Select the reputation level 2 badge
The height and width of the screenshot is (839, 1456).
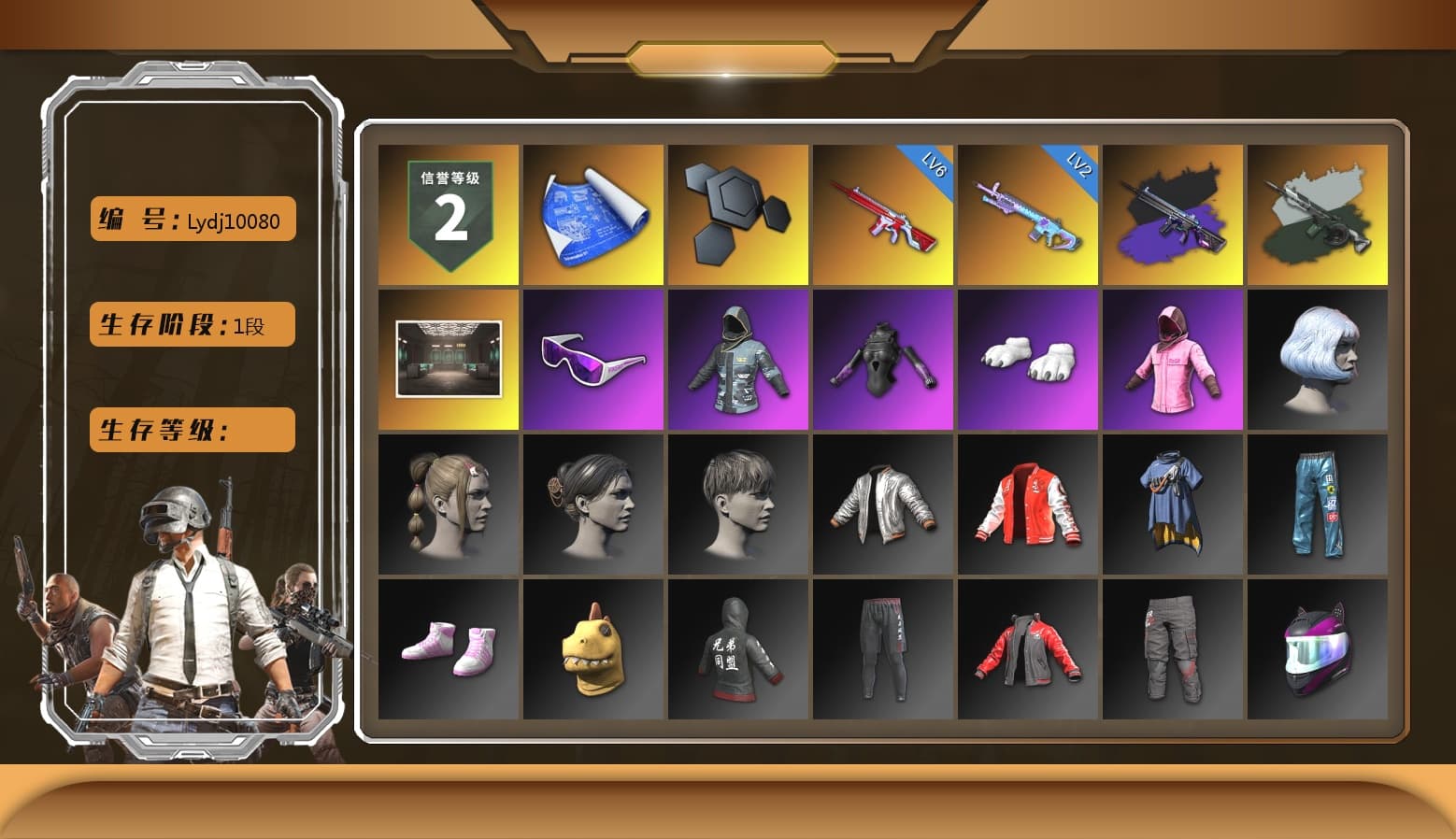449,213
